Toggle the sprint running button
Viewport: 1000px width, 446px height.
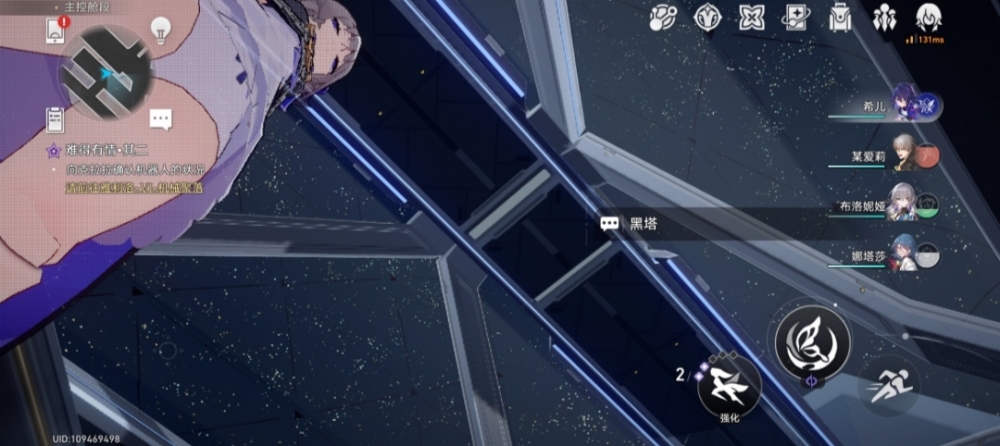887,385
